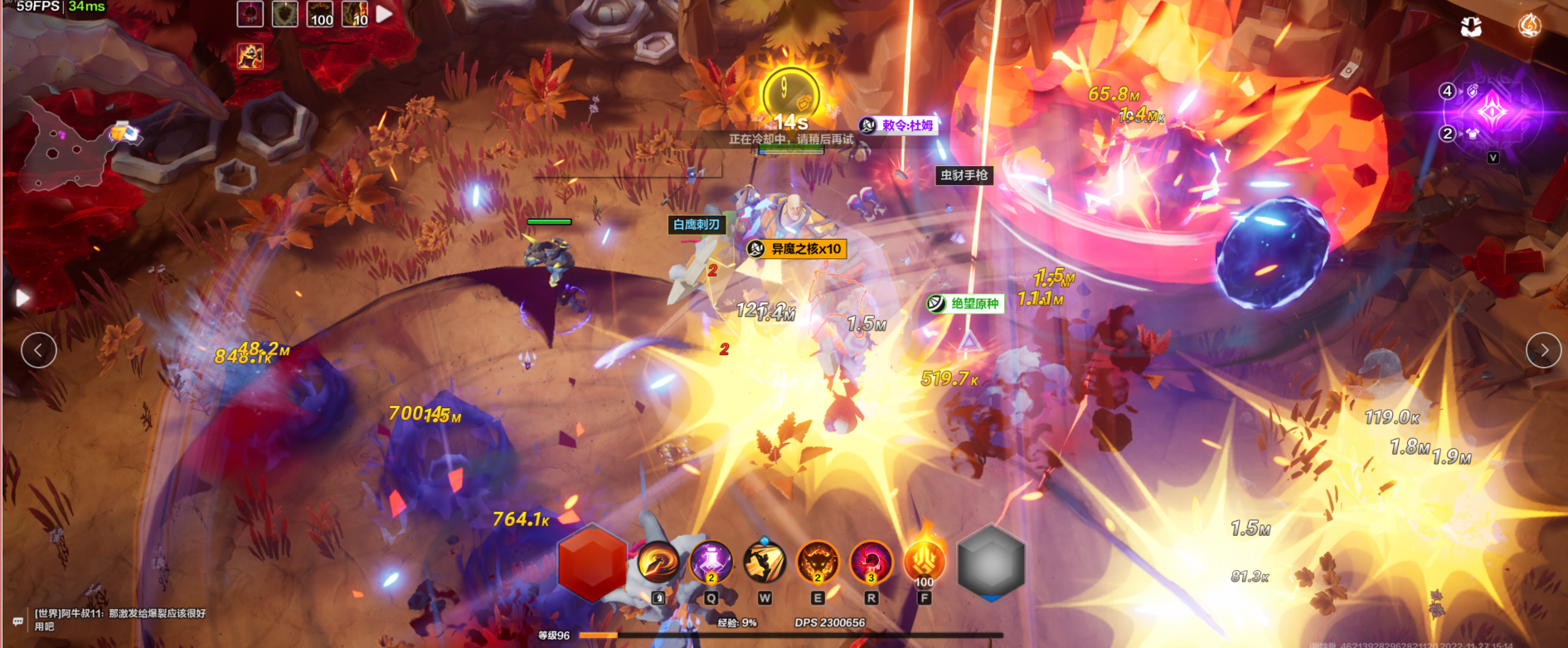Image resolution: width=1568 pixels, height=648 pixels.
Task: Unleash the flaming rune ultimate skill
Action: click(924, 562)
